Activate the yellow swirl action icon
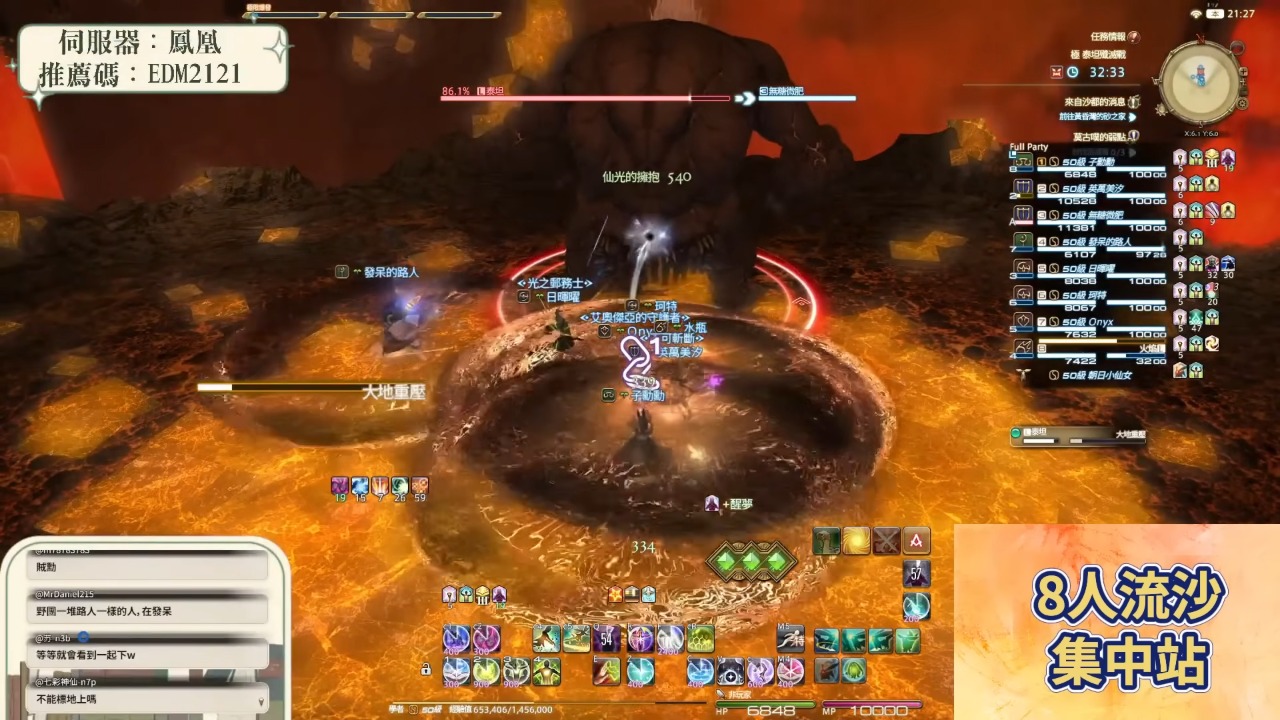This screenshot has height=720, width=1280. coord(856,541)
